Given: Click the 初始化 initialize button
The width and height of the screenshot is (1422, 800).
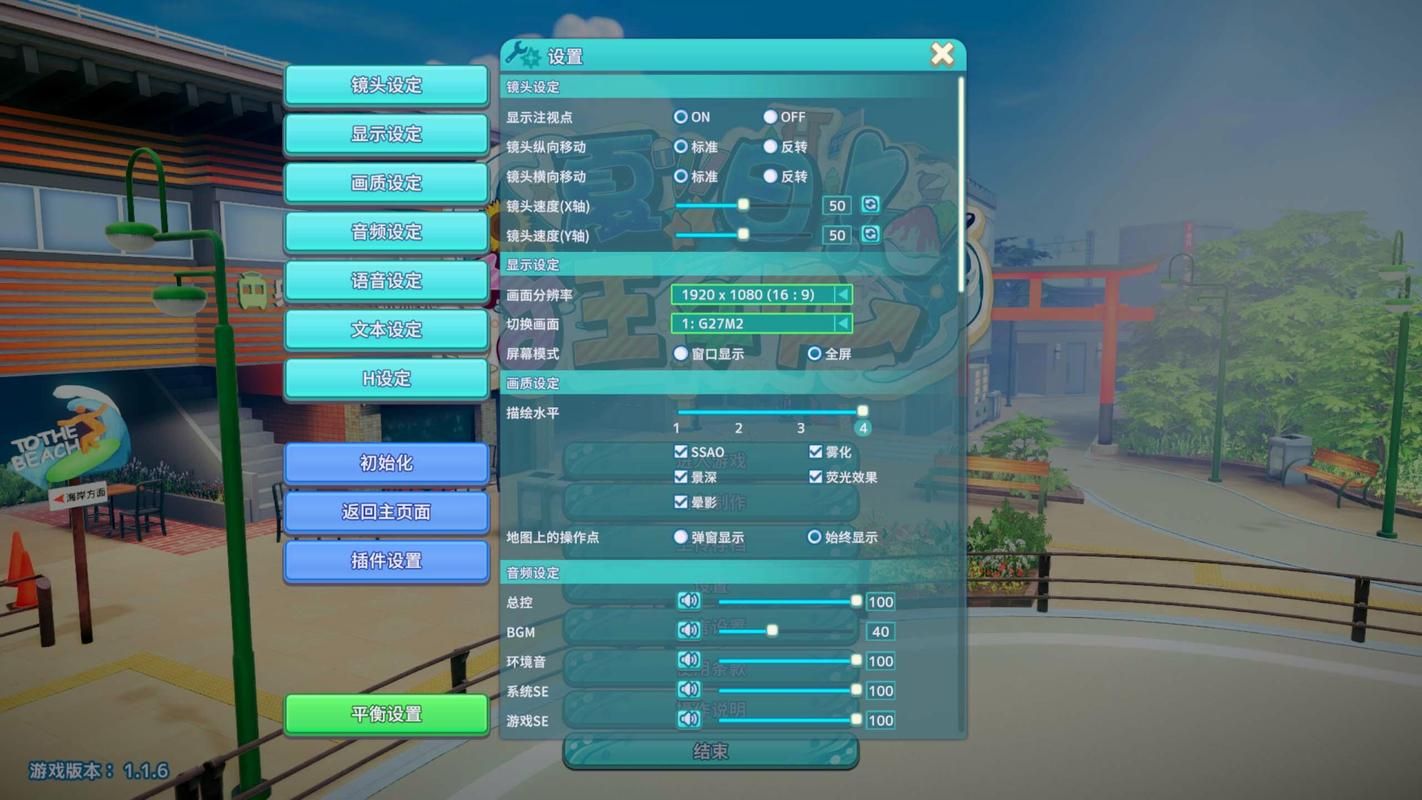Looking at the screenshot, I should (387, 463).
